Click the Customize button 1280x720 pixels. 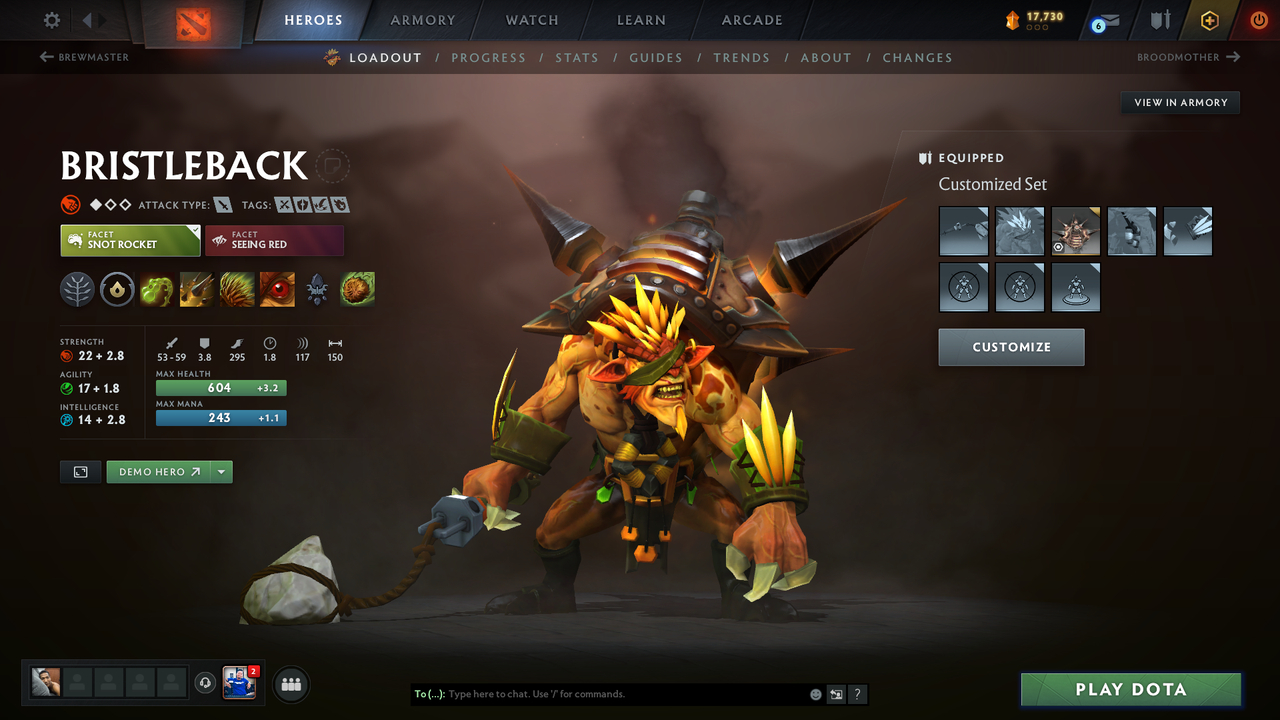click(x=1011, y=347)
